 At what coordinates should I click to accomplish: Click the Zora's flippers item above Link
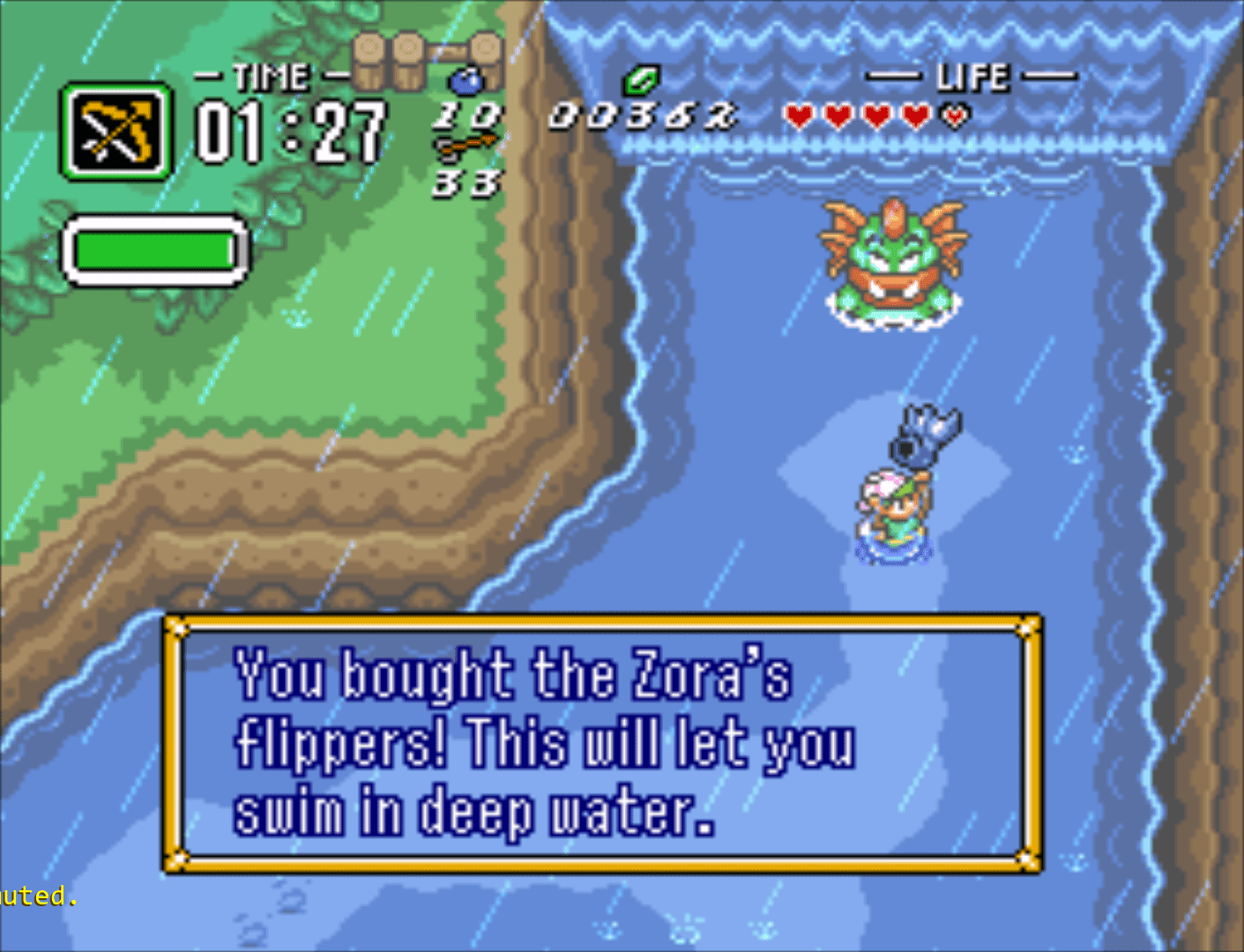926,432
